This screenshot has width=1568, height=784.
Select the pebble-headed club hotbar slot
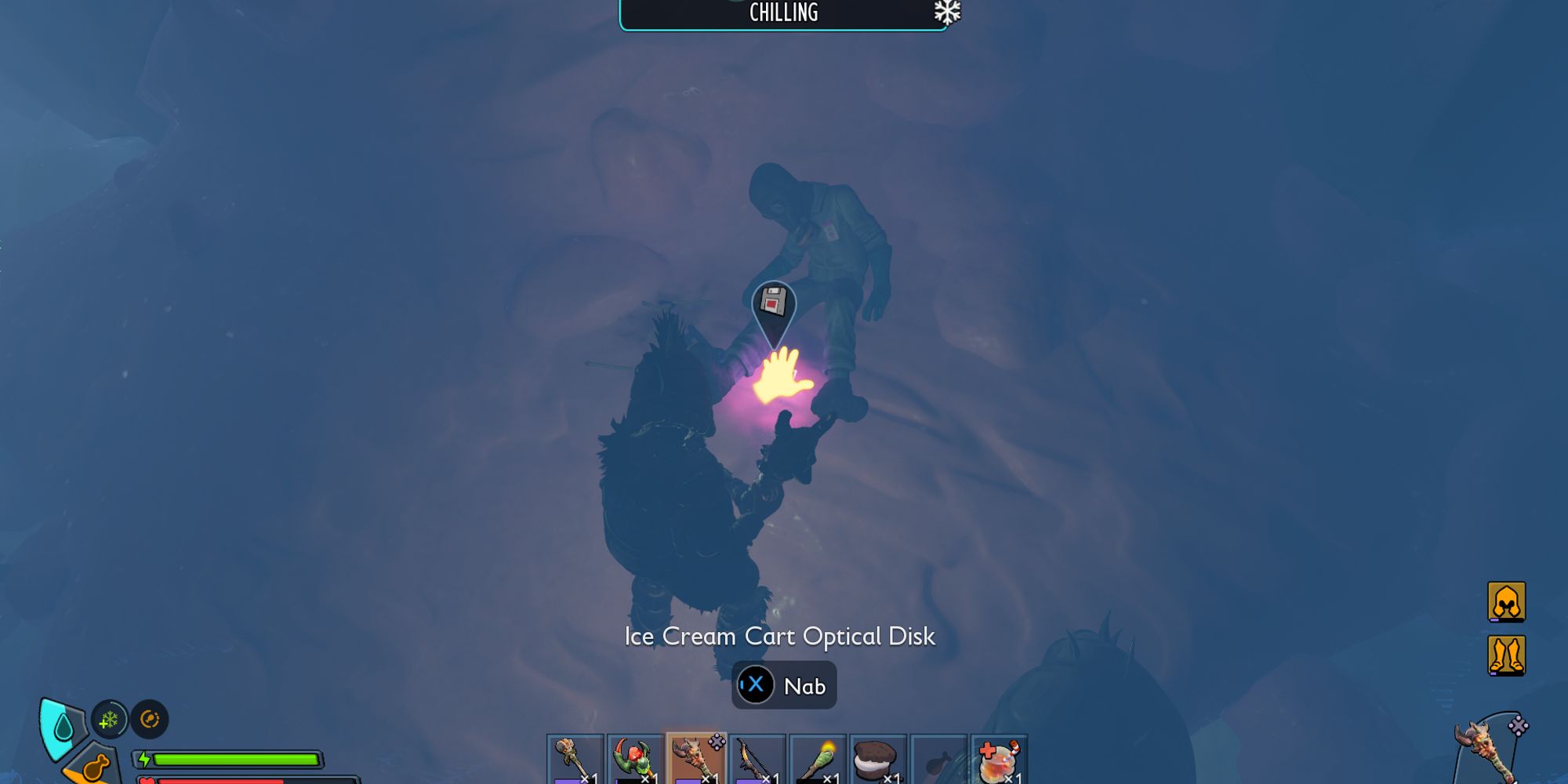[x=575, y=759]
